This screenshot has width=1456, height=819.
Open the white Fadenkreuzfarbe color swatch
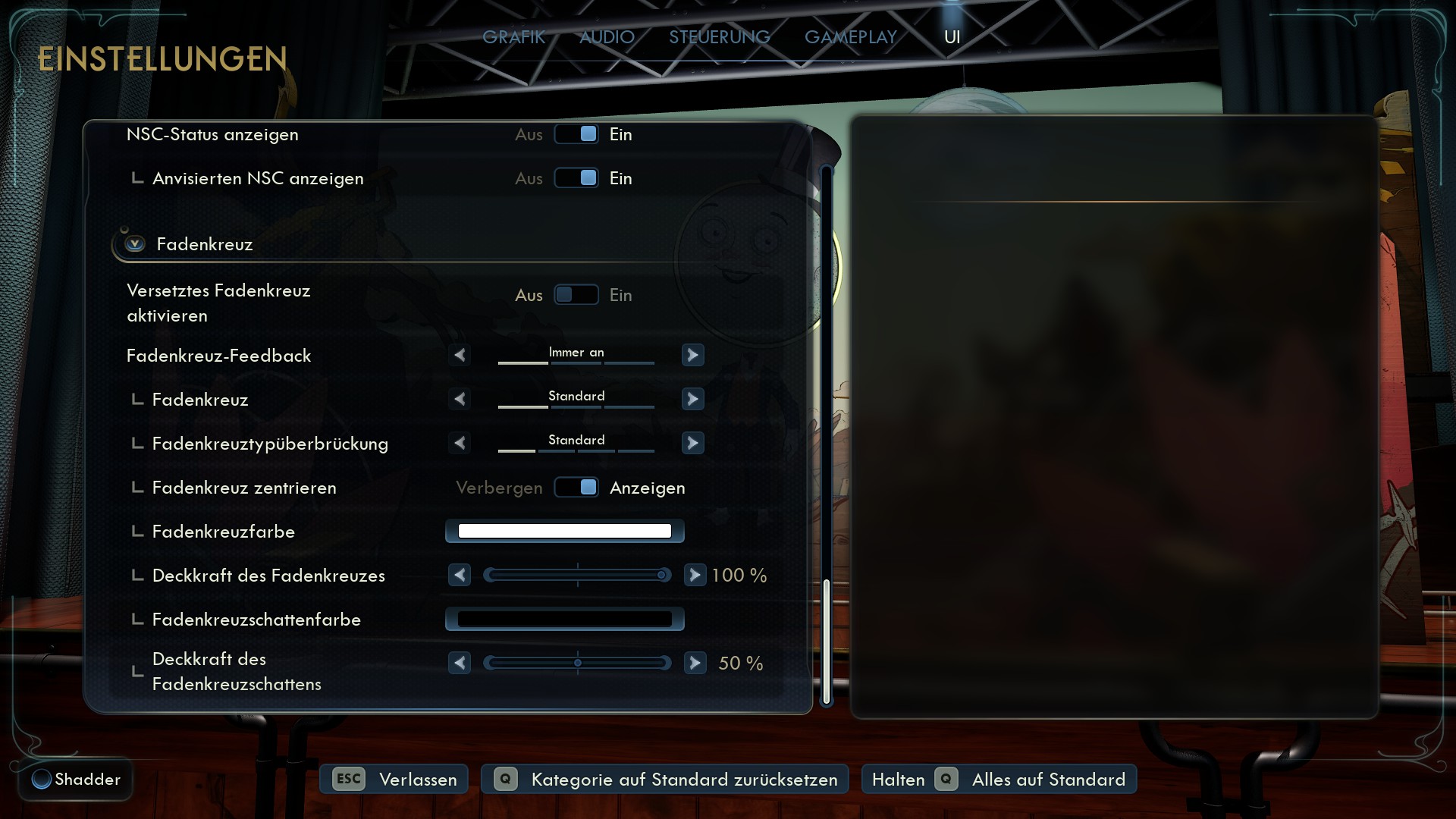pyautogui.click(x=564, y=532)
